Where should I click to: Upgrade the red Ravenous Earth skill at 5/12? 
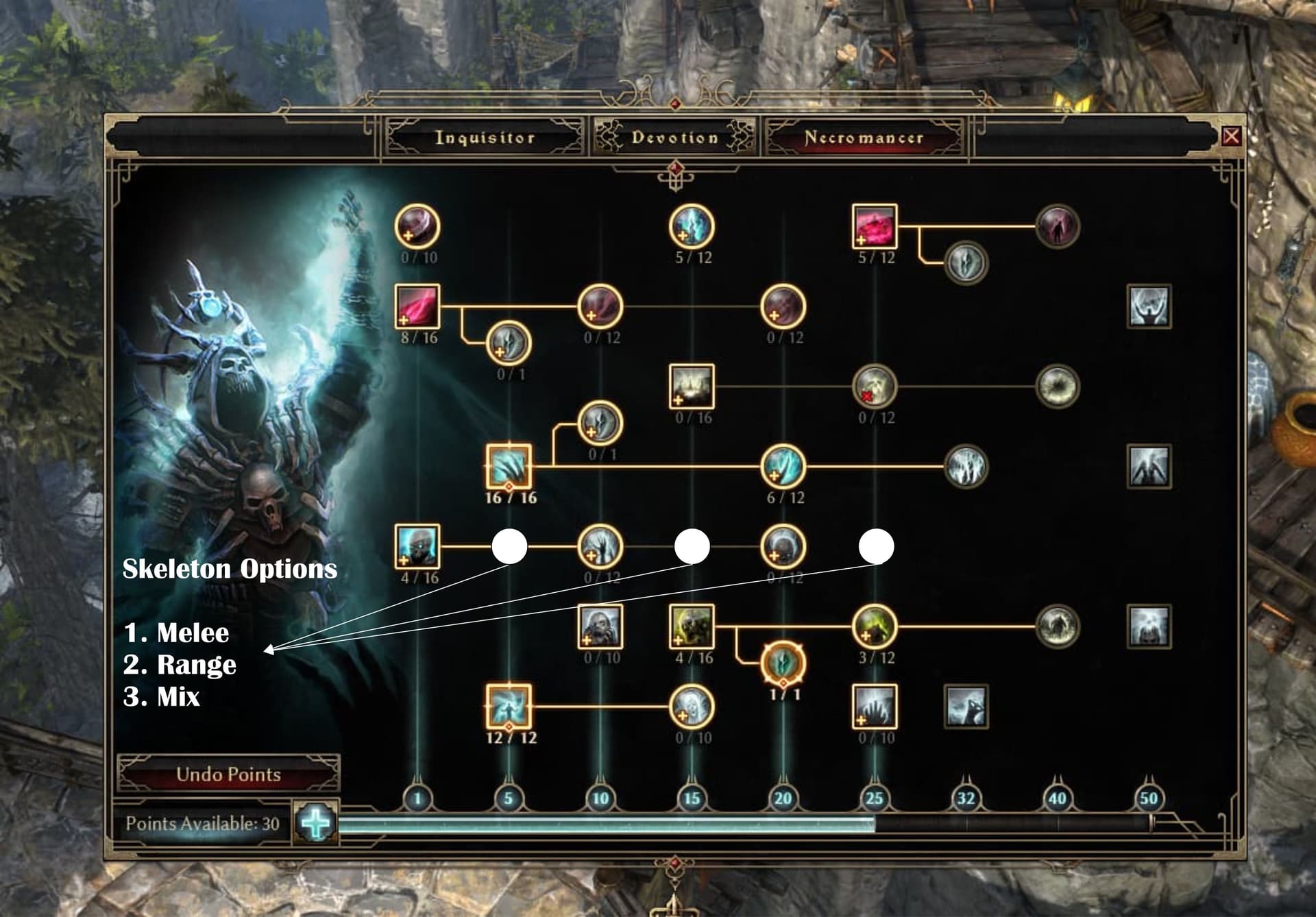click(x=875, y=226)
